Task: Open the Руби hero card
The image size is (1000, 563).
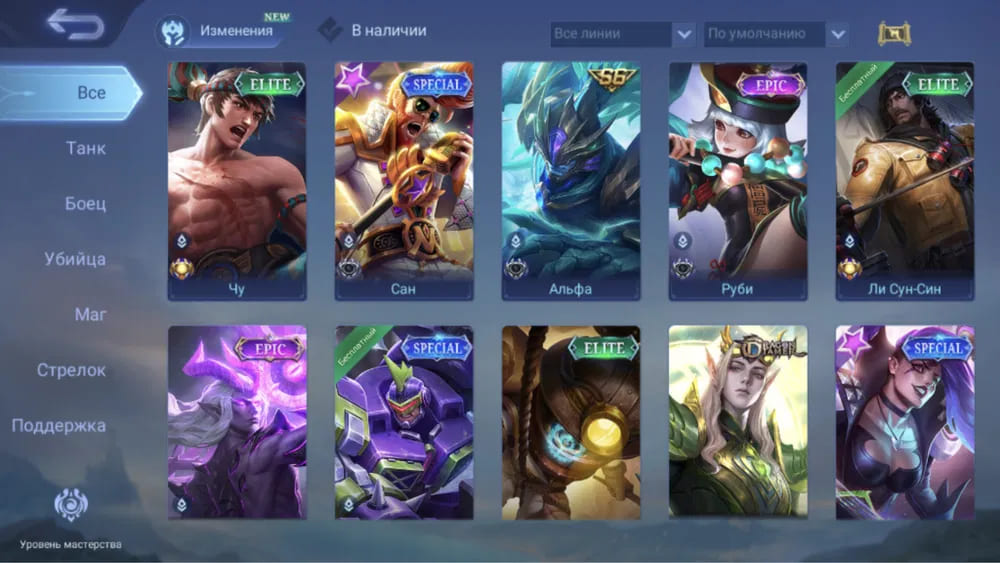Action: click(738, 180)
